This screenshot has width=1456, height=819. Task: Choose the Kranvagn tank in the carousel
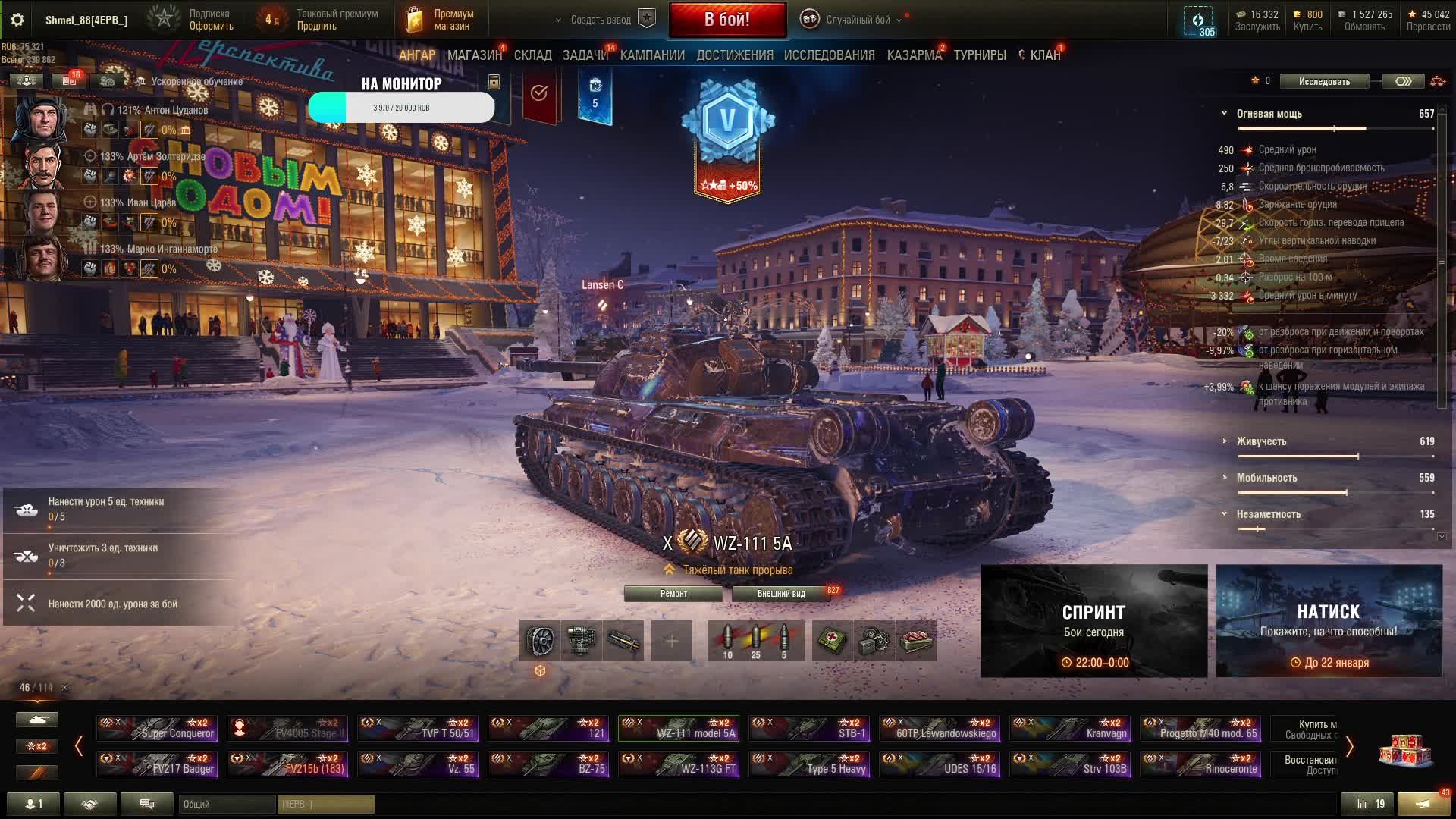(x=1069, y=728)
